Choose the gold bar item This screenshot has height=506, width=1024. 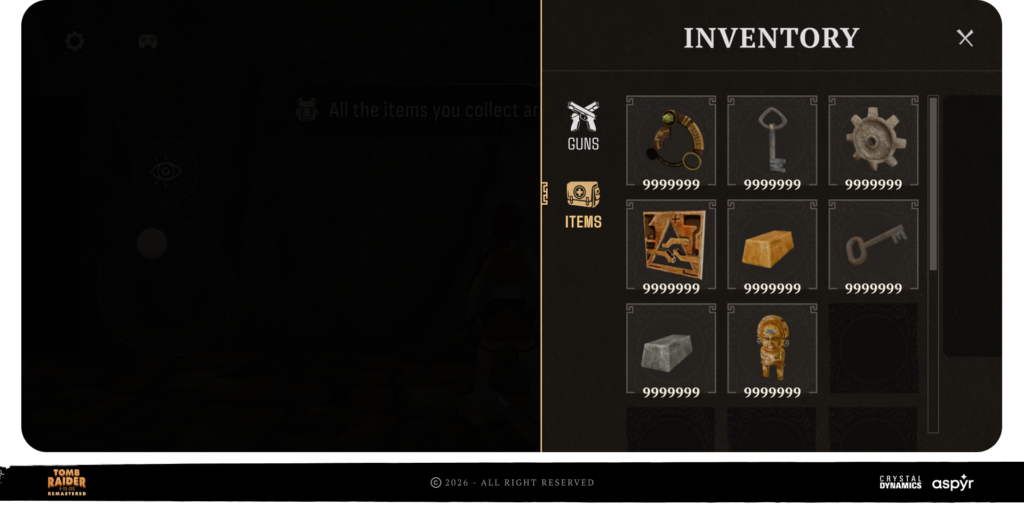pos(772,246)
